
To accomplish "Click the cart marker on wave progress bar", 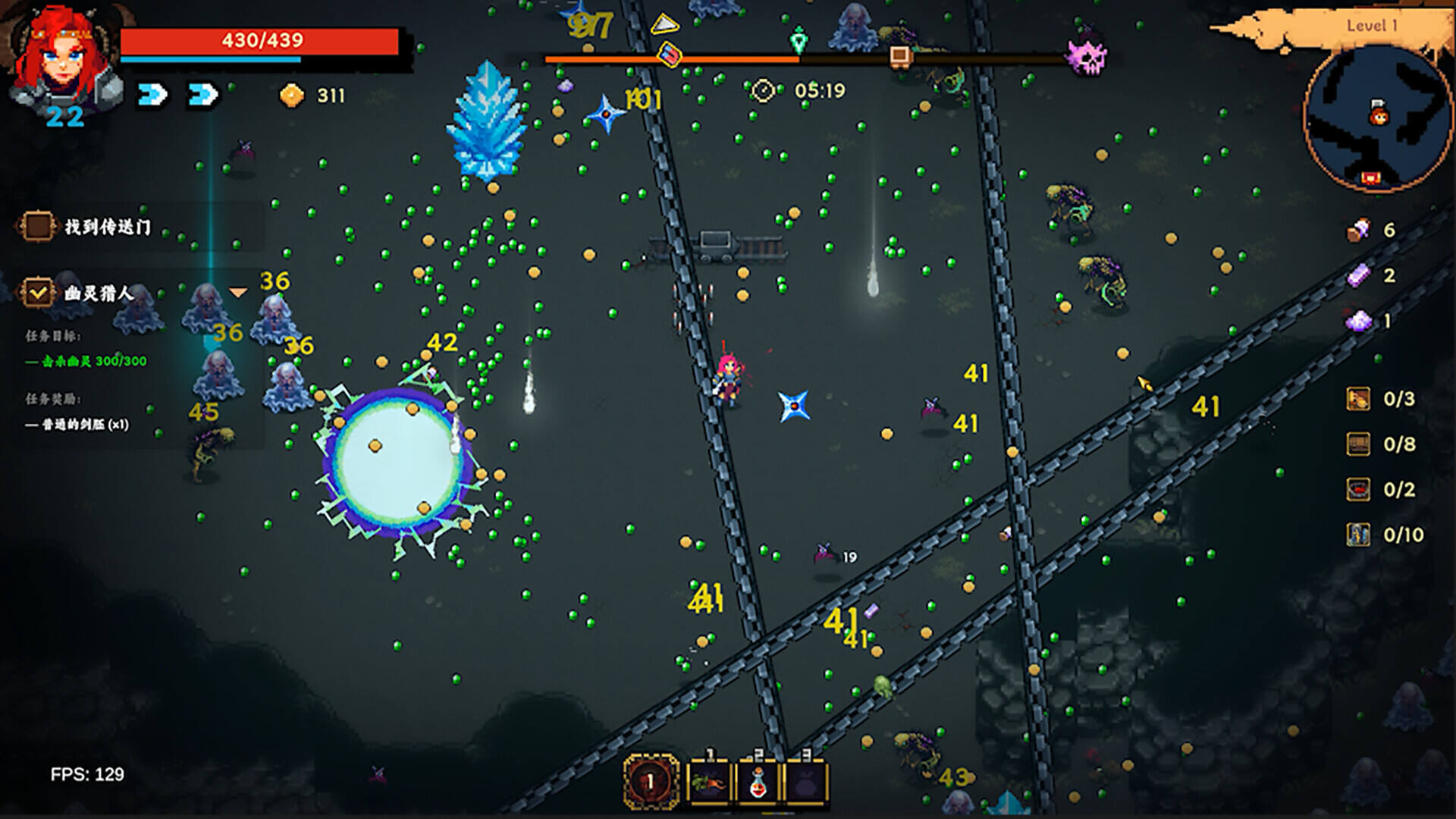I will [899, 55].
